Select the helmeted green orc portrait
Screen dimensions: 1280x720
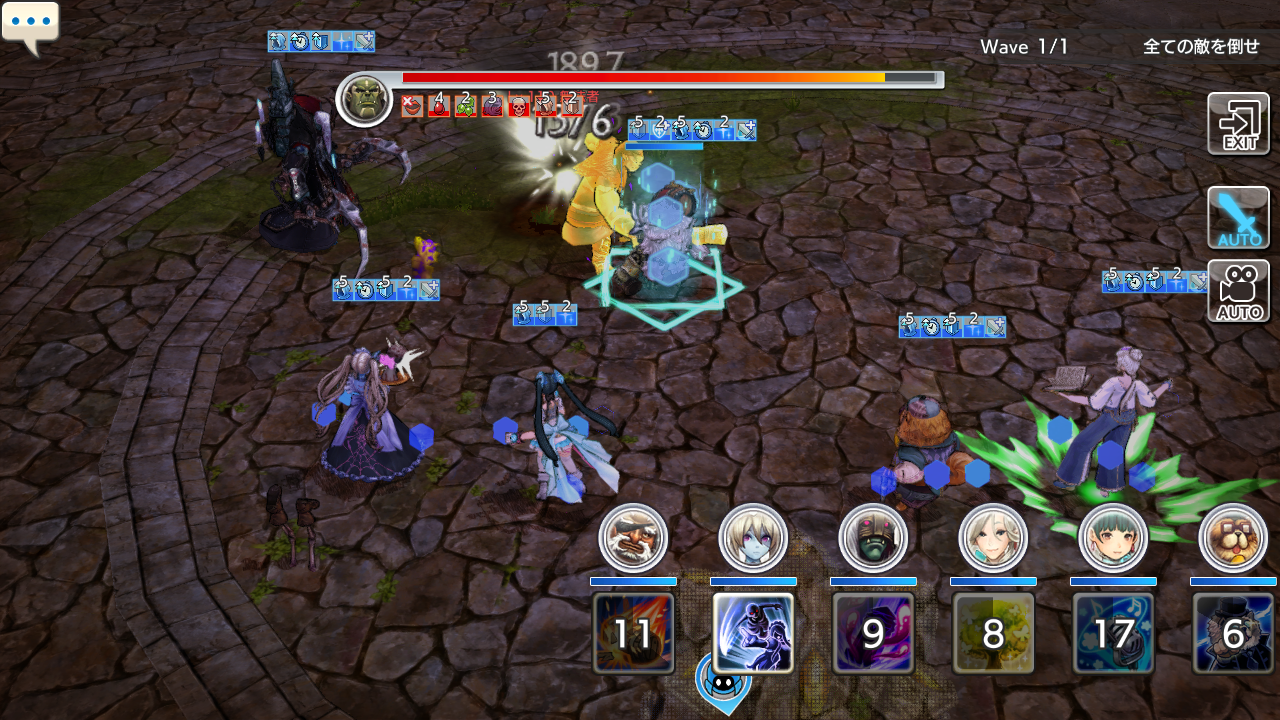click(873, 538)
